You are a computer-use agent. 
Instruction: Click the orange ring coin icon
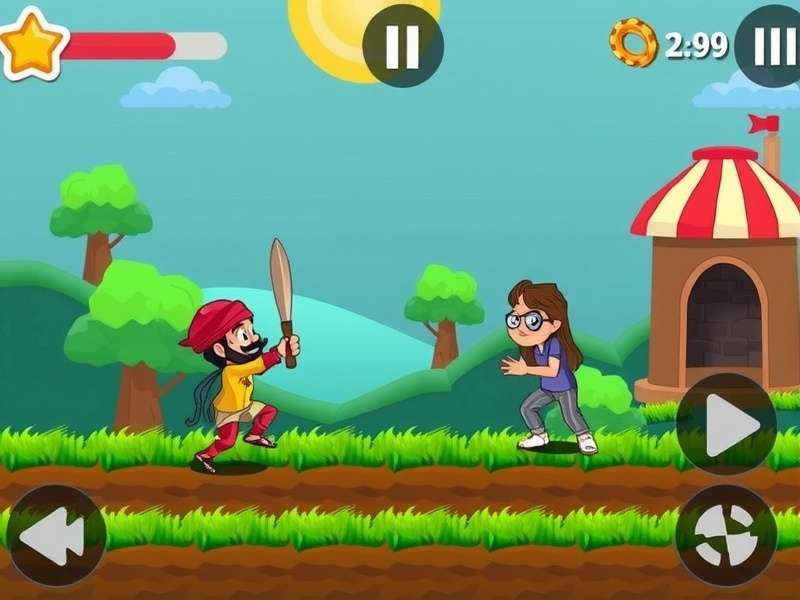[633, 43]
